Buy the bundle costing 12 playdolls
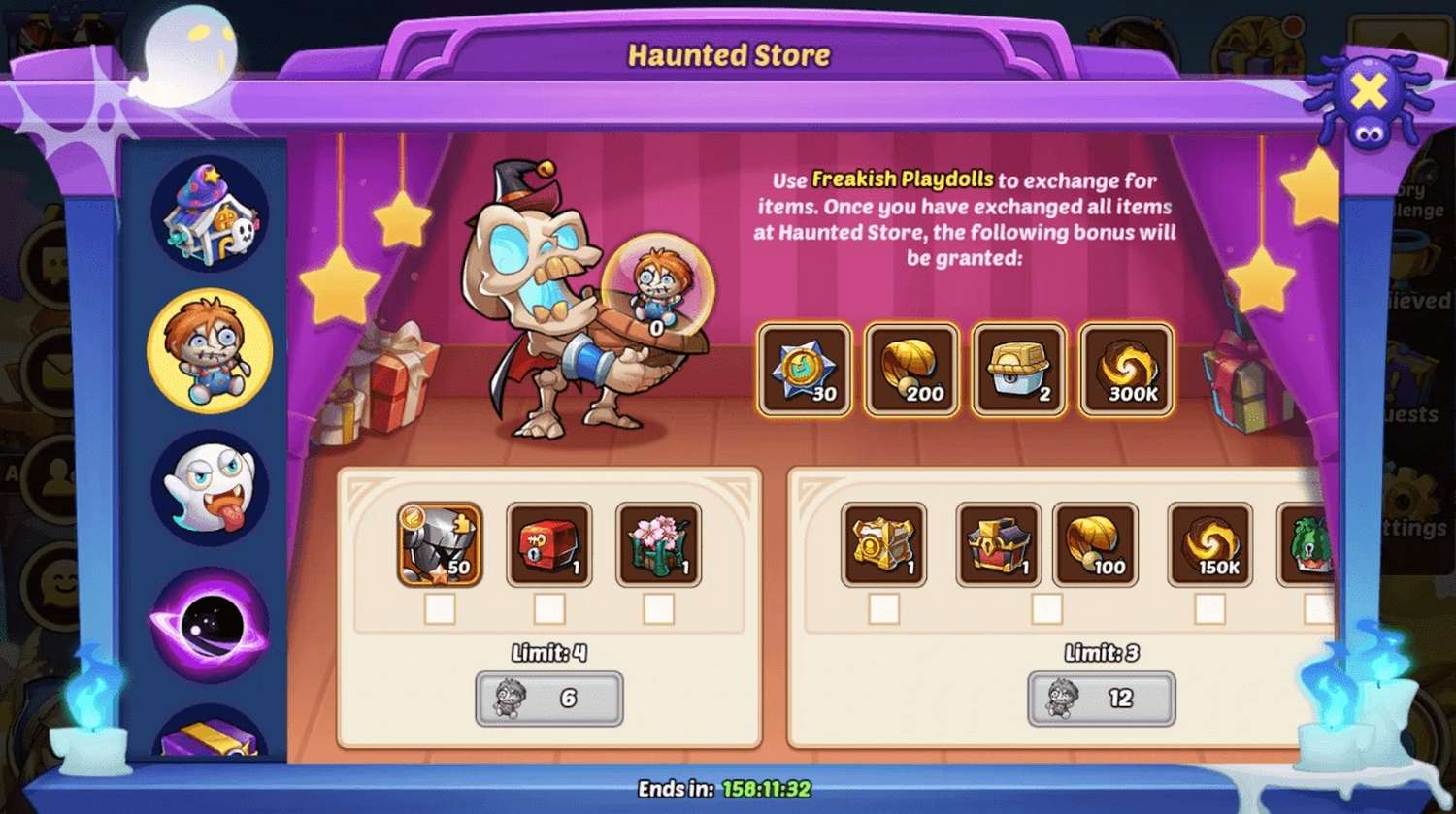The height and width of the screenshot is (814, 1456). pyautogui.click(x=1101, y=699)
